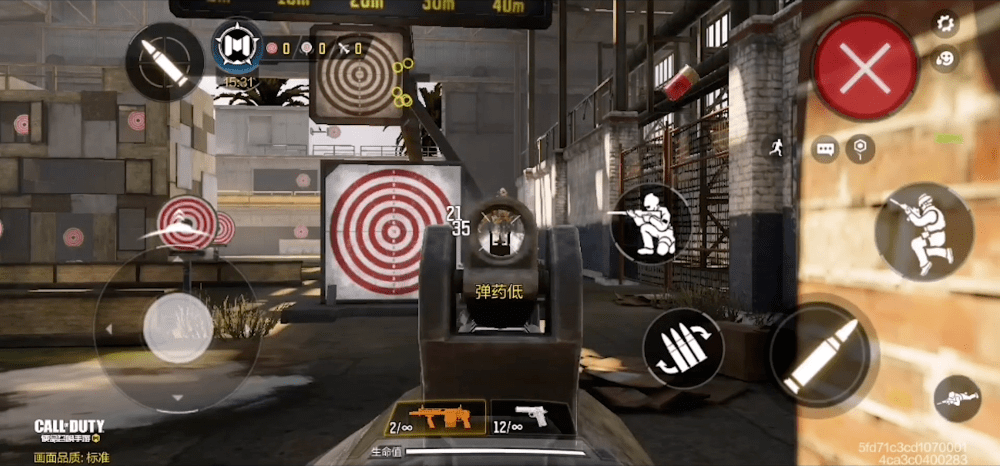Open the scoreboard via the match emblem

(x=238, y=47)
